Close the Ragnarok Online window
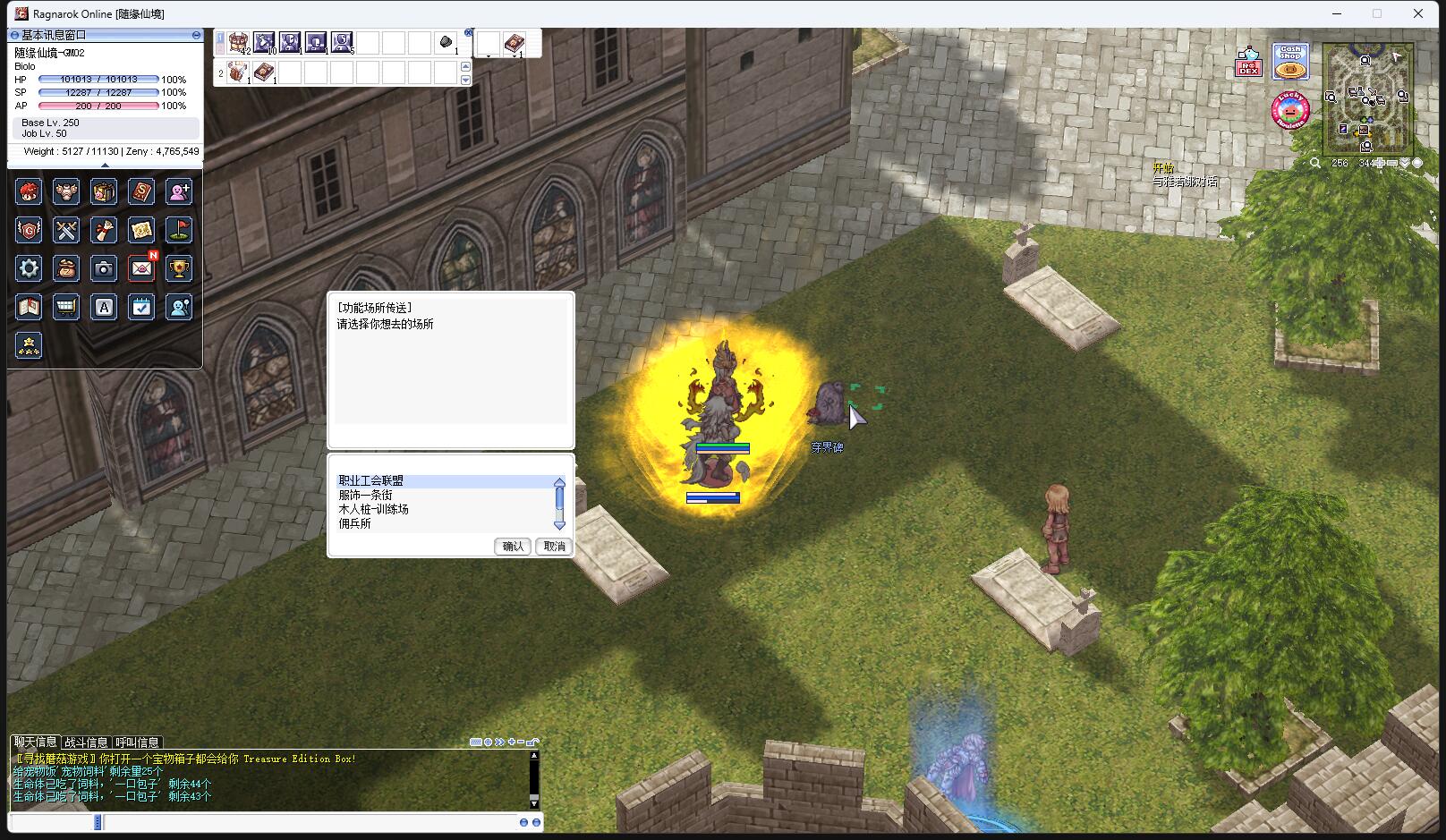Image resolution: width=1446 pixels, height=840 pixels. pyautogui.click(x=1417, y=13)
